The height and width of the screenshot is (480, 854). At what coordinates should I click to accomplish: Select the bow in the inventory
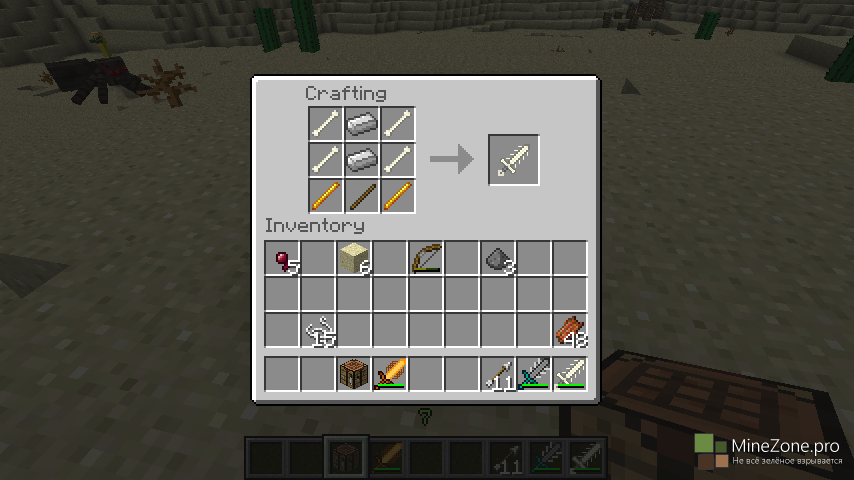[x=426, y=259]
